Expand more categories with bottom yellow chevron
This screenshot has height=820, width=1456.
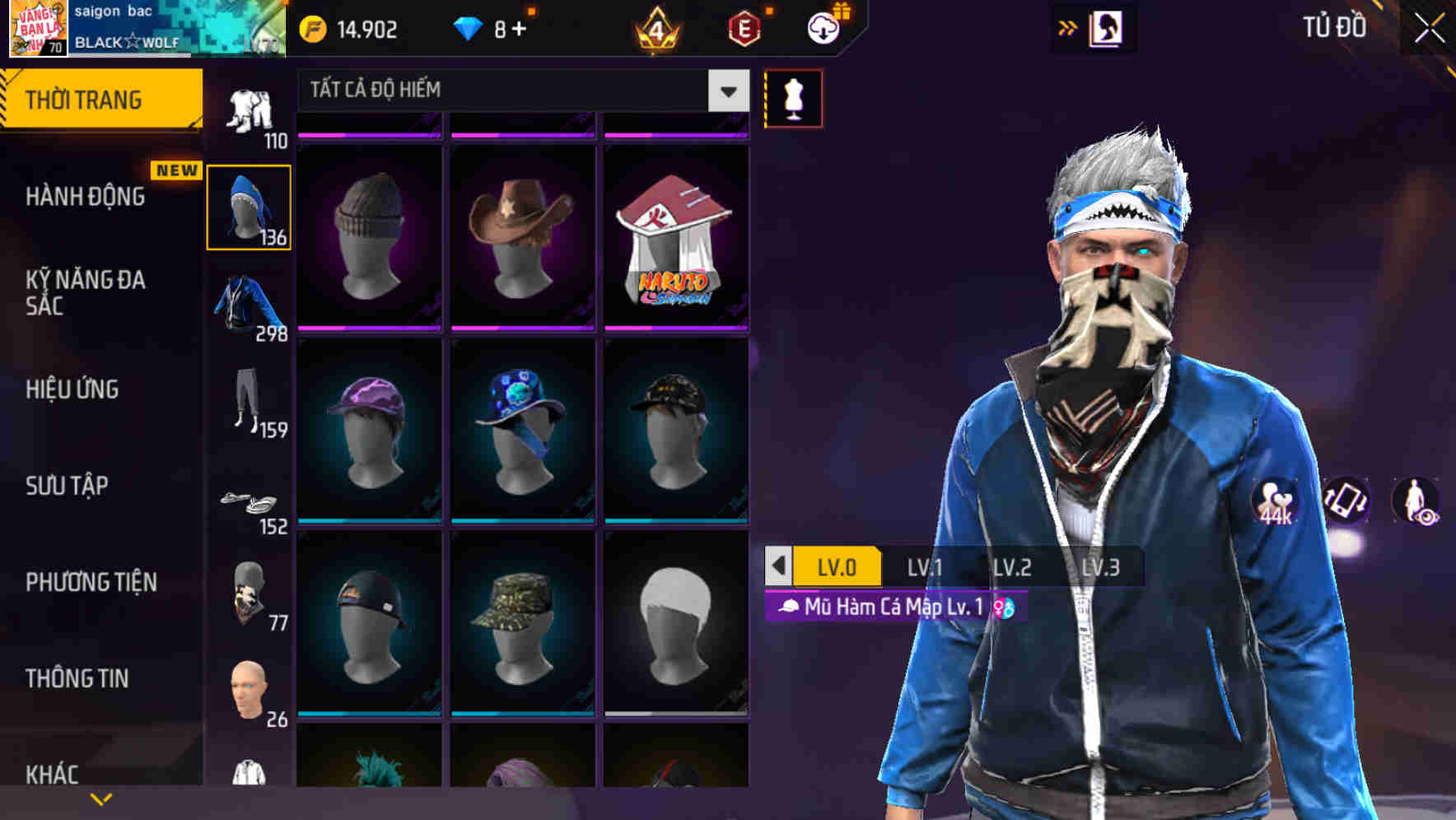(101, 798)
